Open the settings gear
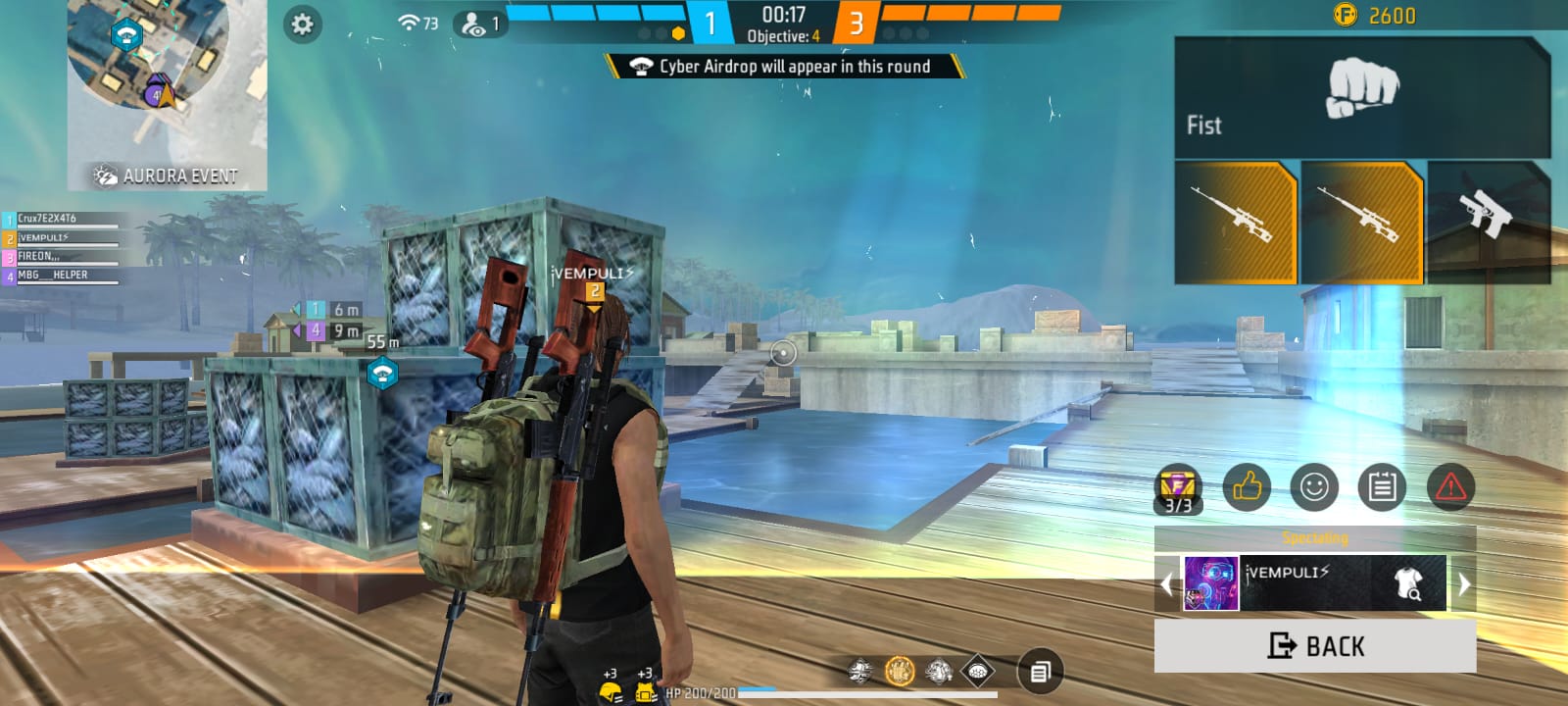The image size is (1568, 706). 302,25
